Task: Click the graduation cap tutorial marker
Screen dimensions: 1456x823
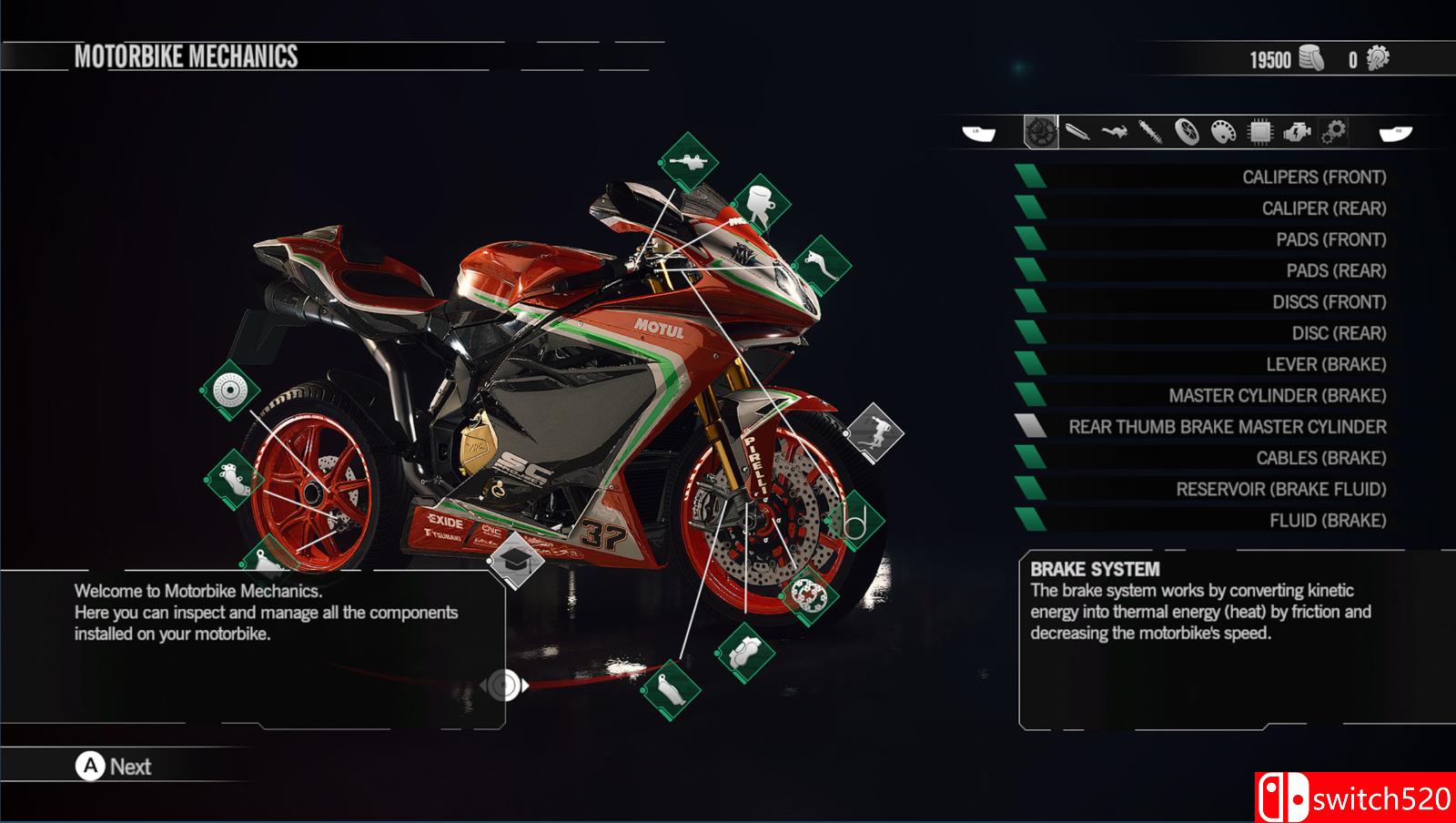Action: tap(516, 559)
